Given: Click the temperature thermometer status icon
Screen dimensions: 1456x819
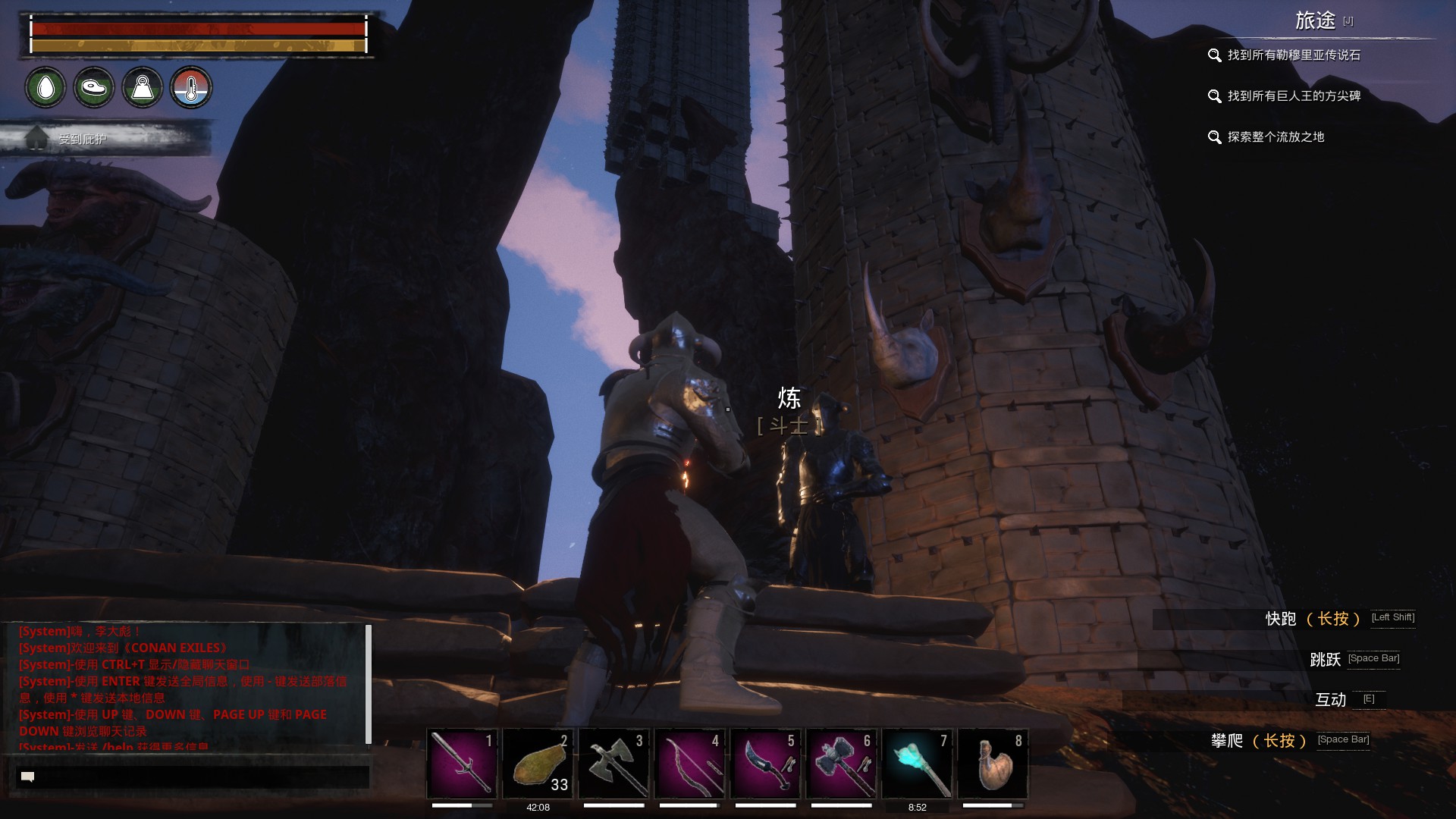Looking at the screenshot, I should (x=191, y=88).
